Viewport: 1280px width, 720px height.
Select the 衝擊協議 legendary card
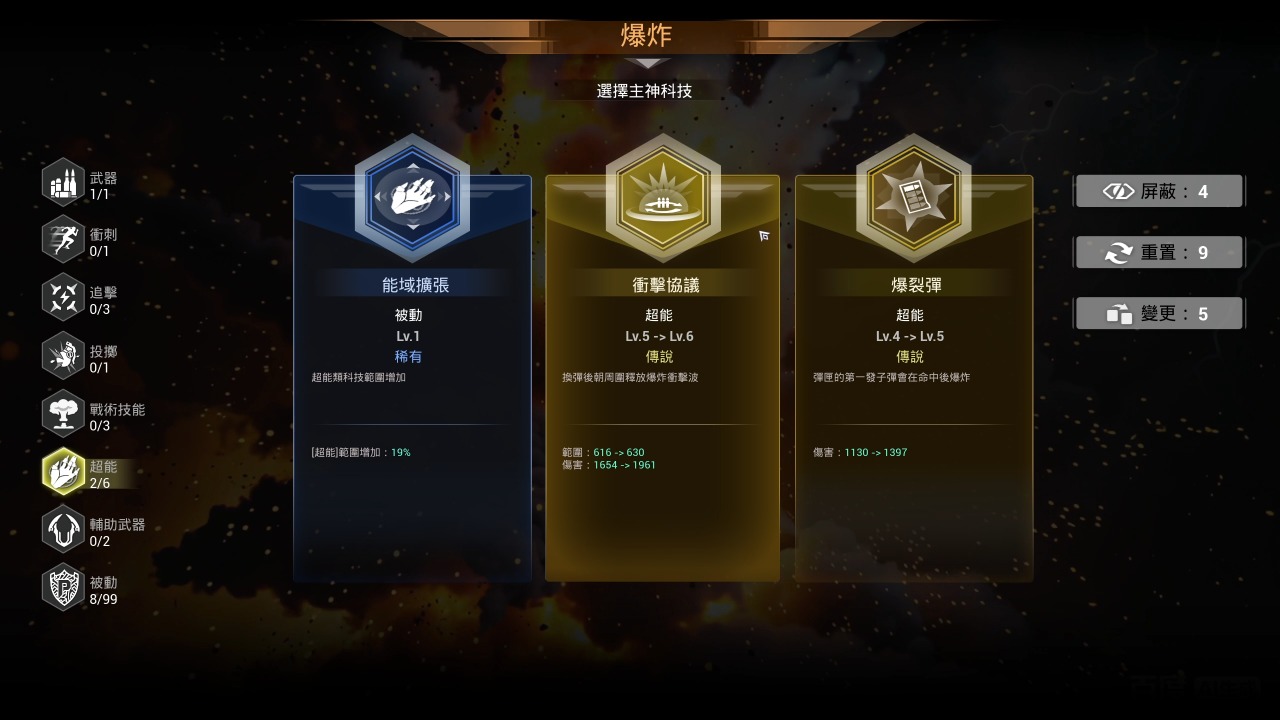[662, 380]
